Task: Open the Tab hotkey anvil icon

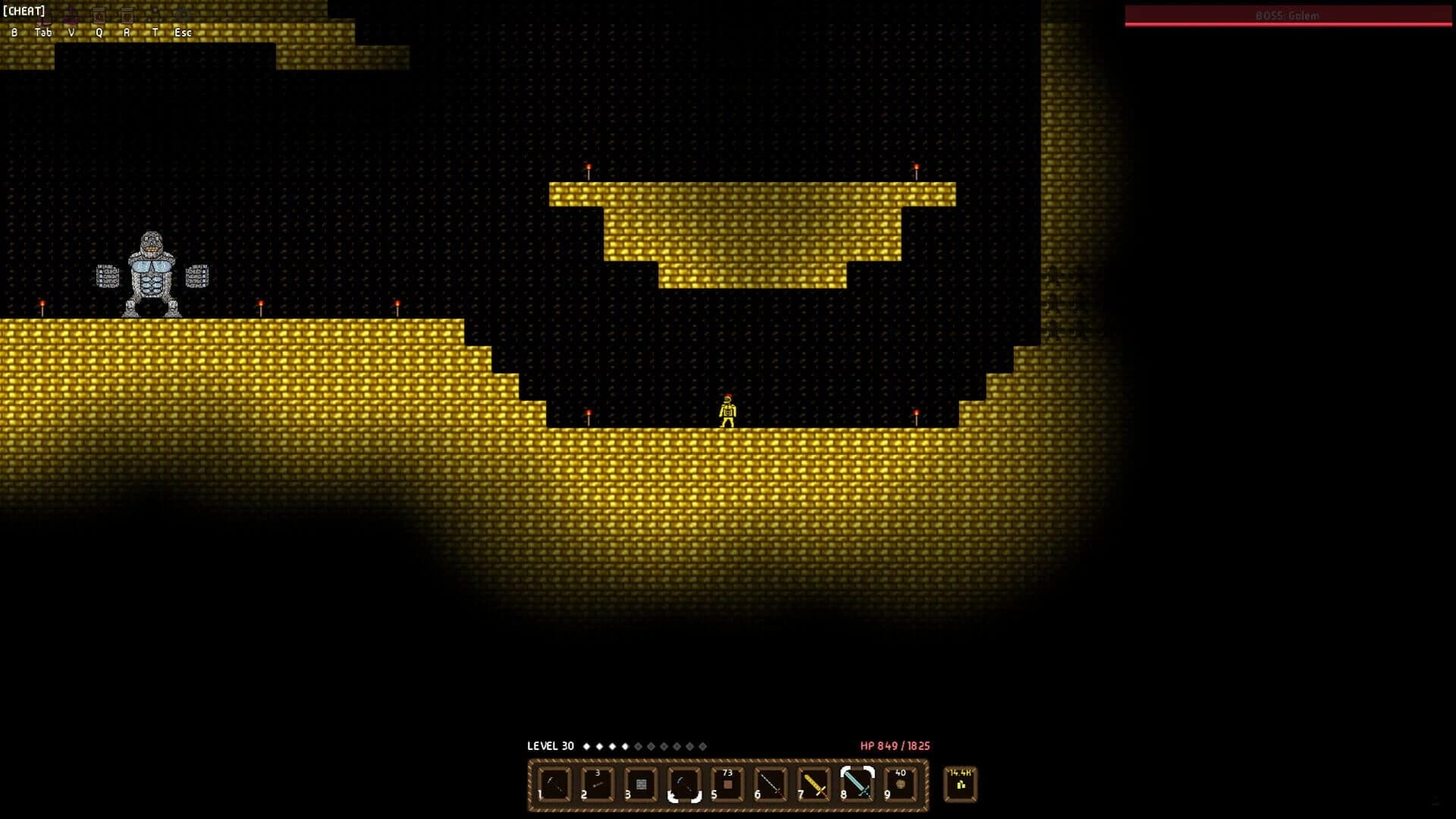Action: coord(44,17)
